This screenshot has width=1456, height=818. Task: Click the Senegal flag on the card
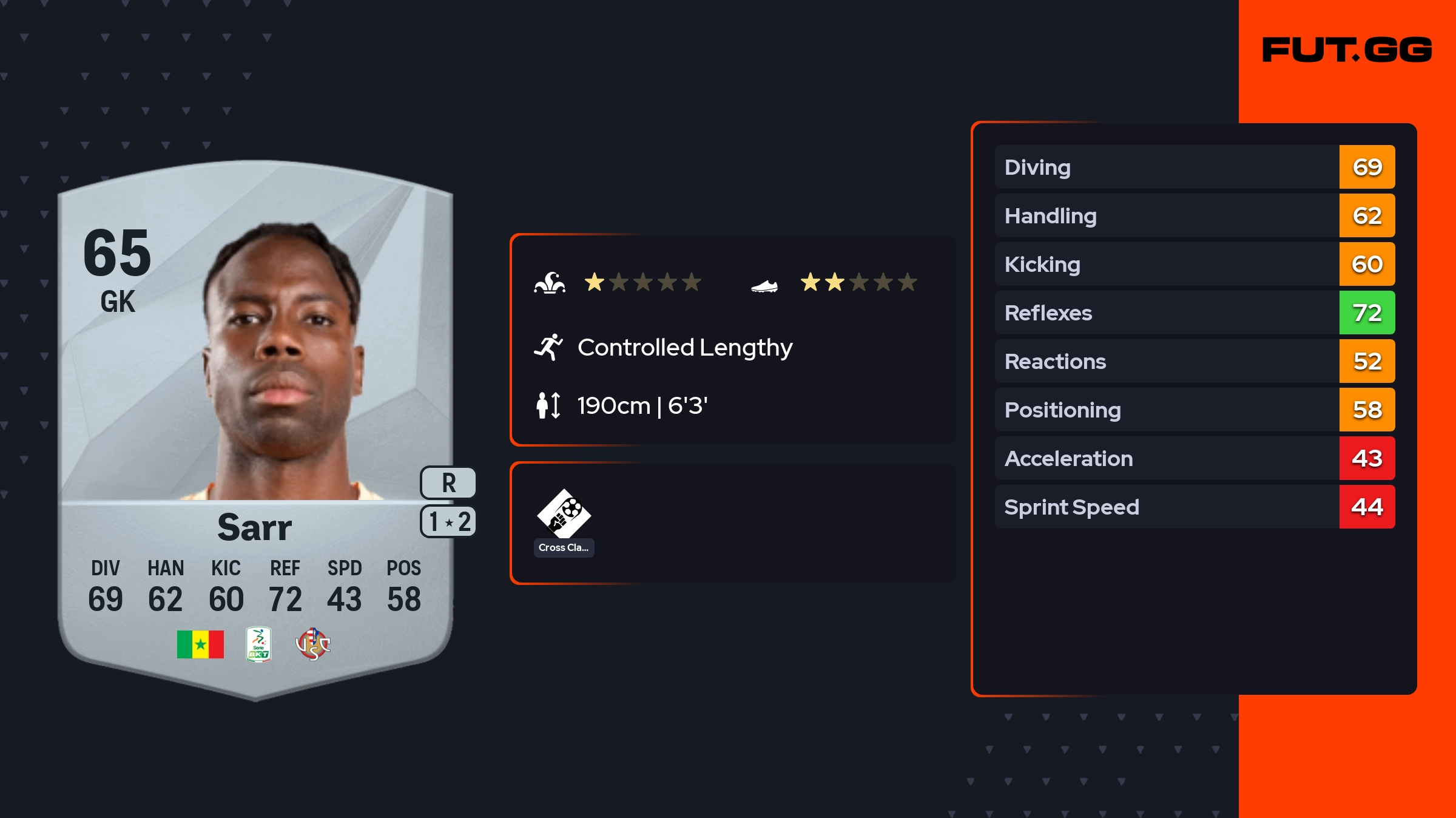coord(200,644)
